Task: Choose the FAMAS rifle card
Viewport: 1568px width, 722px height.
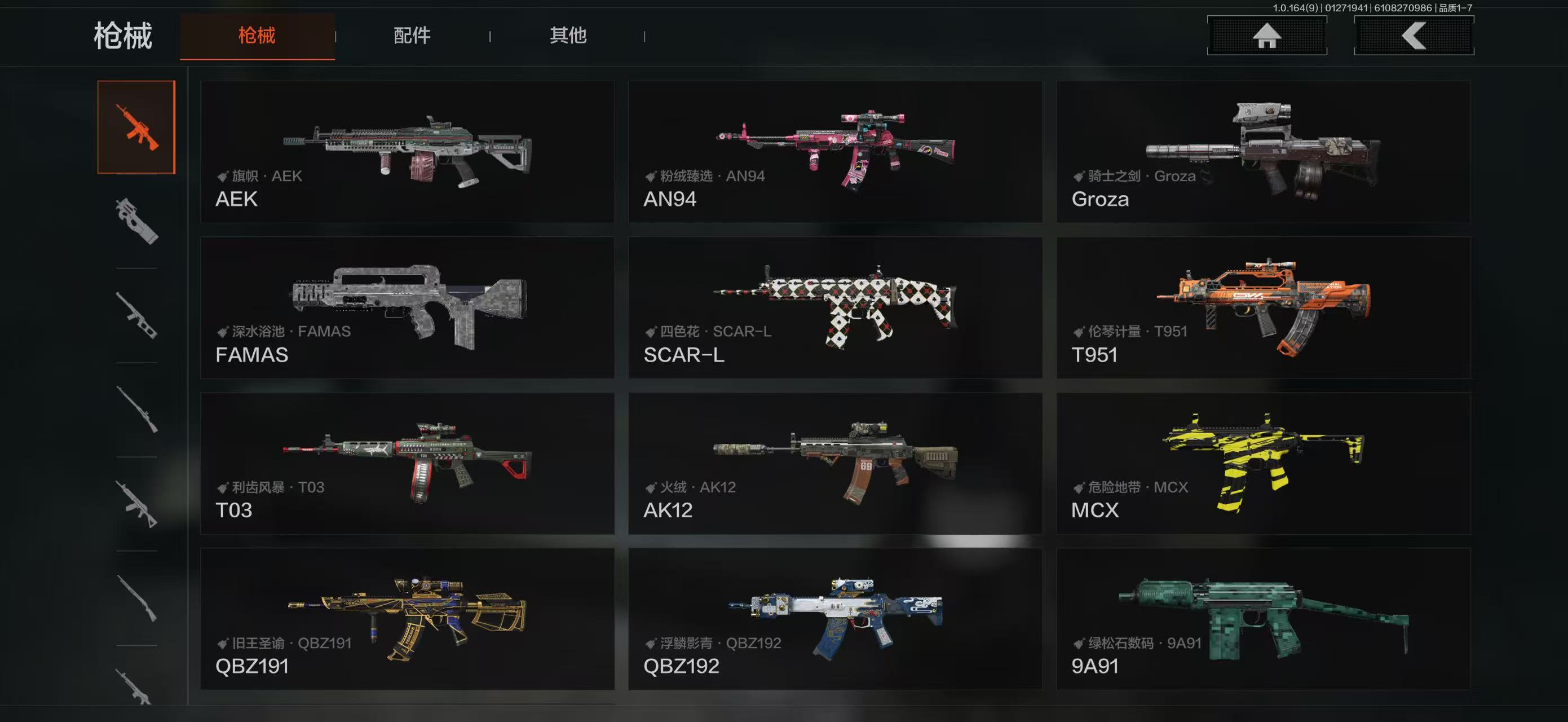Action: [x=407, y=307]
